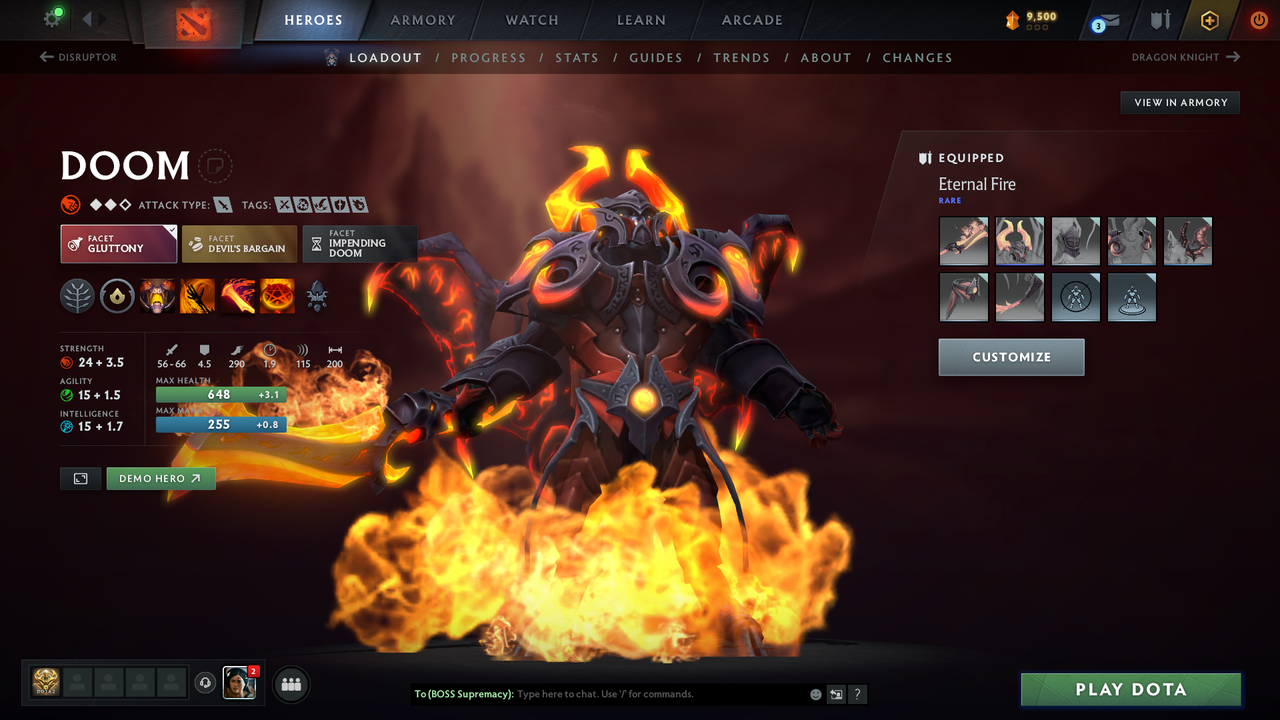The width and height of the screenshot is (1280, 720).
Task: Switch to the STATS tab
Action: pos(577,57)
